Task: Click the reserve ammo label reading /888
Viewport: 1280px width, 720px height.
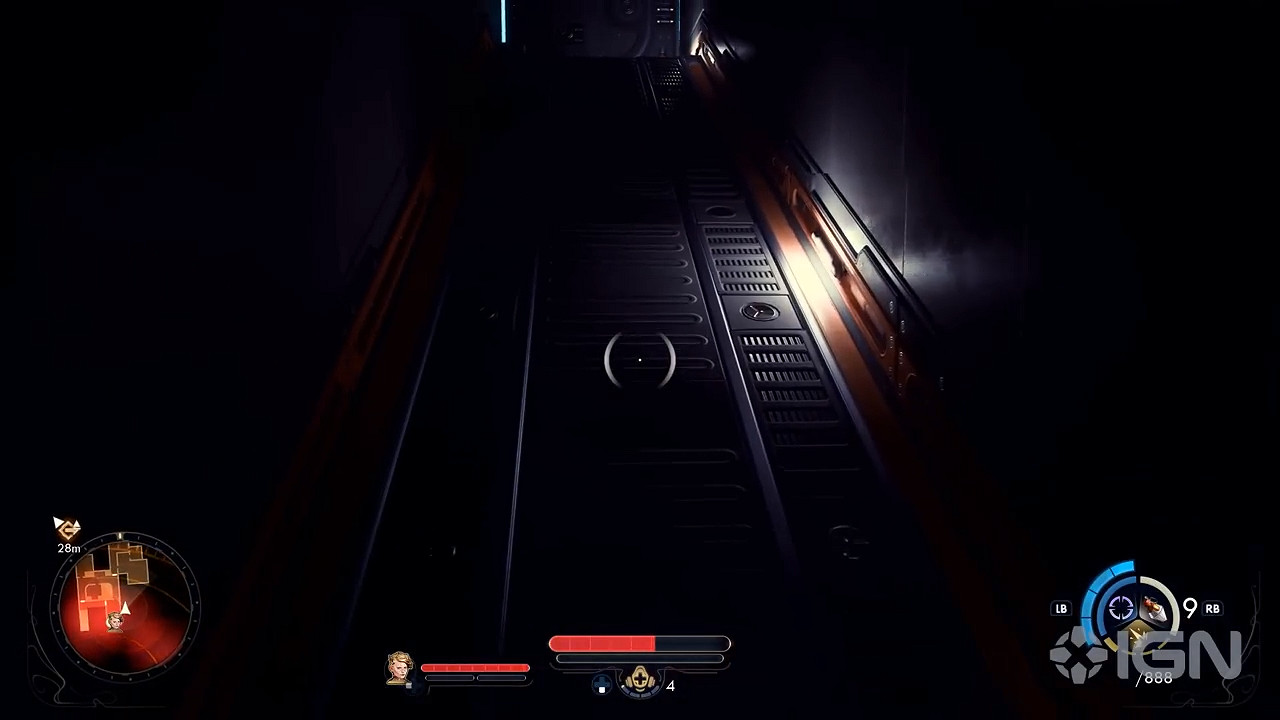Action: [x=1156, y=676]
